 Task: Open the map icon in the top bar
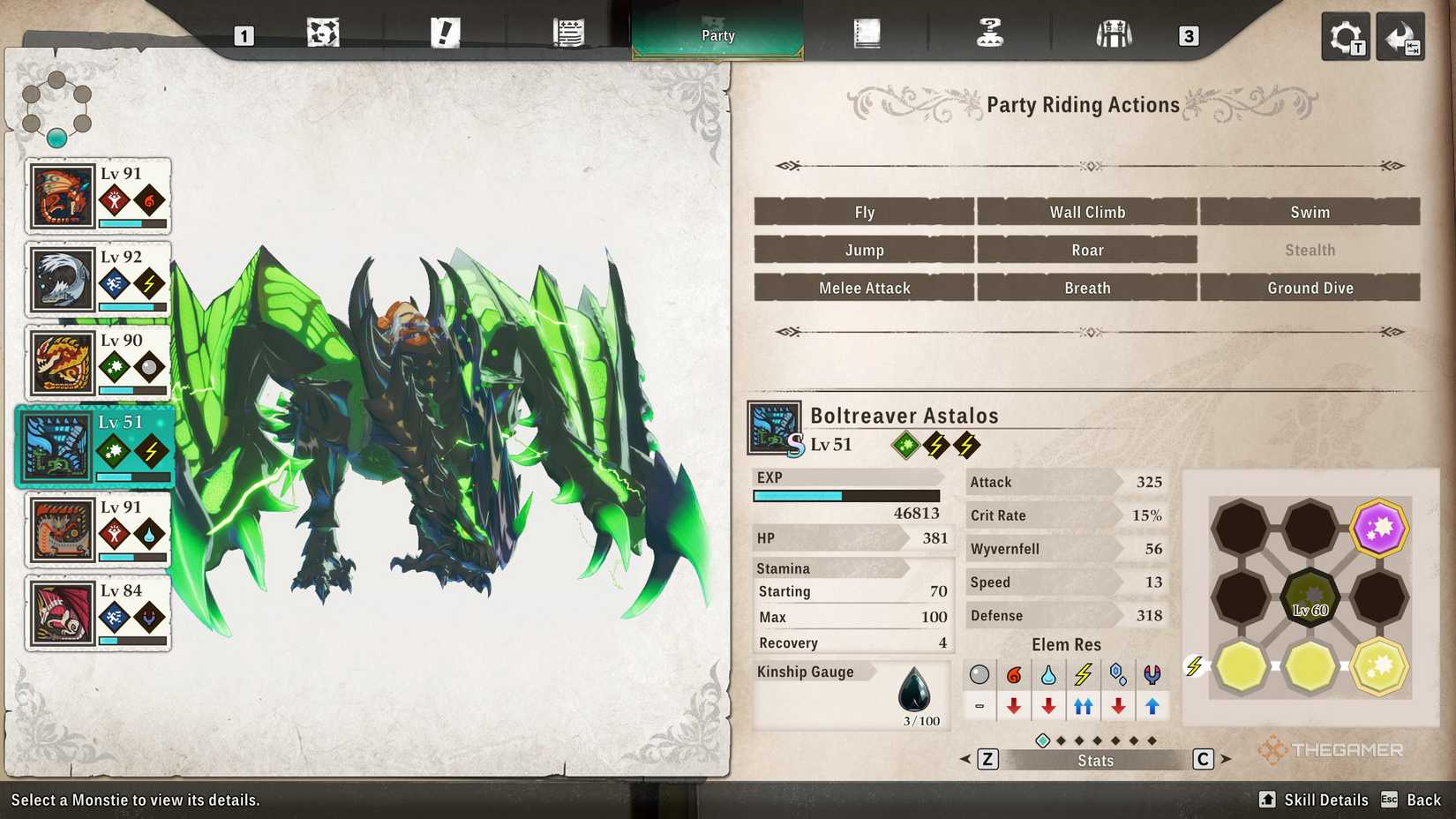323,34
